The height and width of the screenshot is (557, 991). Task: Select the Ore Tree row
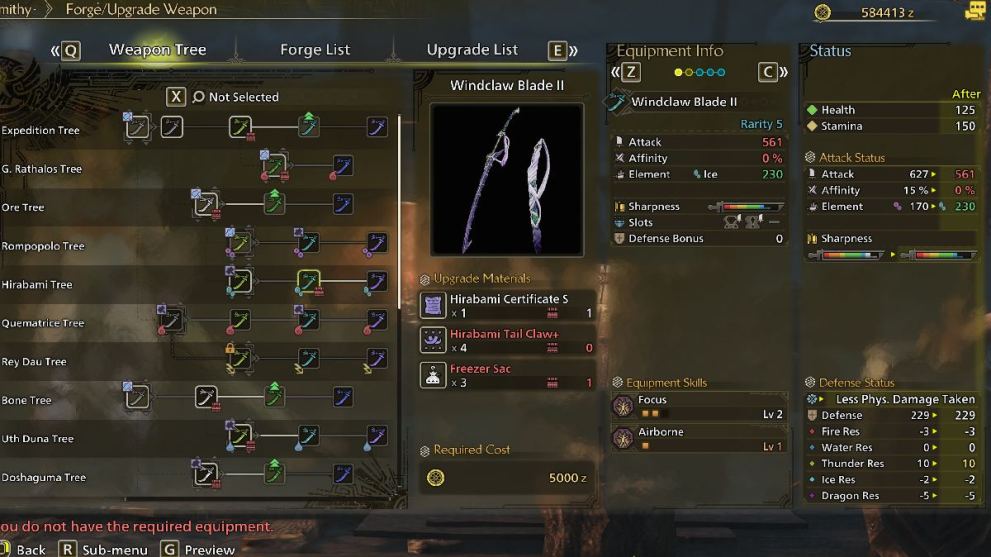point(23,208)
